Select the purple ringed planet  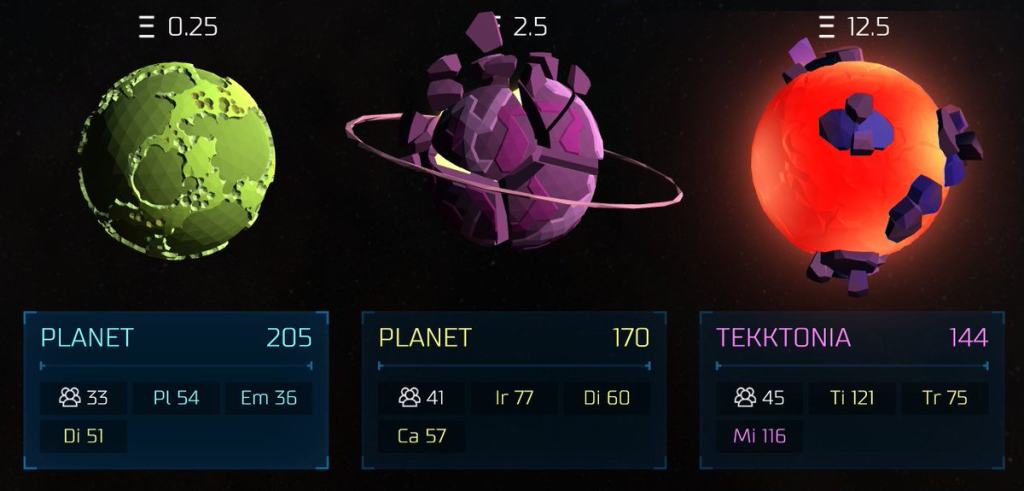coord(515,160)
